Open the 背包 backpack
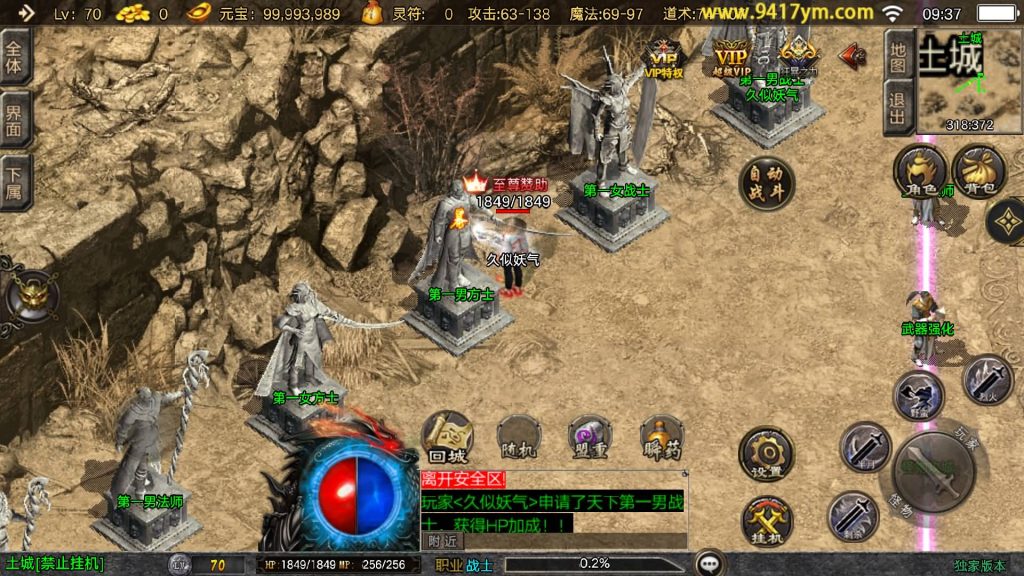Screen dimensions: 1024x576 (x=979, y=171)
